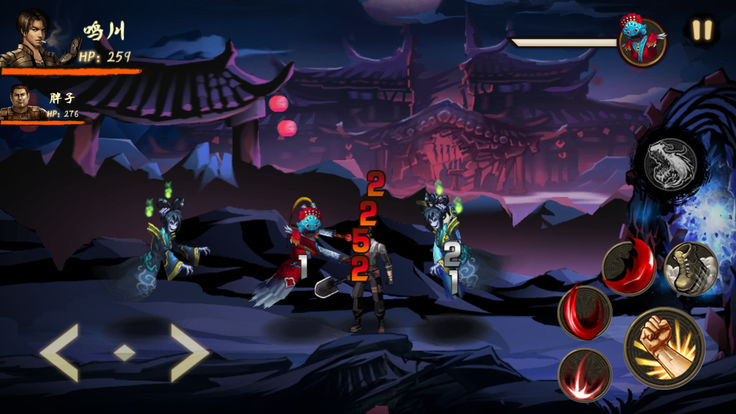The width and height of the screenshot is (736, 414).
Task: Tap the left movement arrow
Action: [x=60, y=352]
